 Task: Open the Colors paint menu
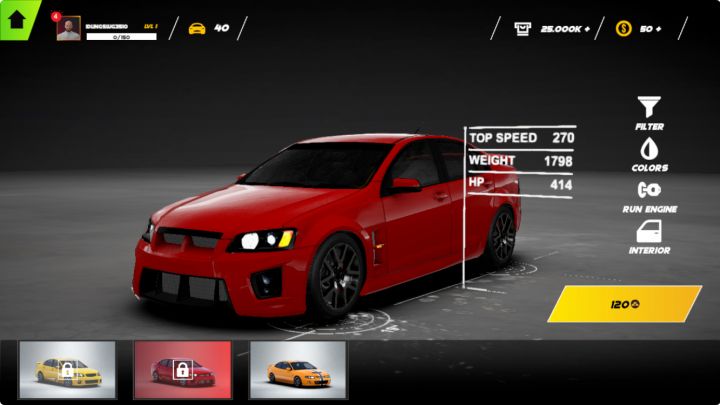click(649, 149)
